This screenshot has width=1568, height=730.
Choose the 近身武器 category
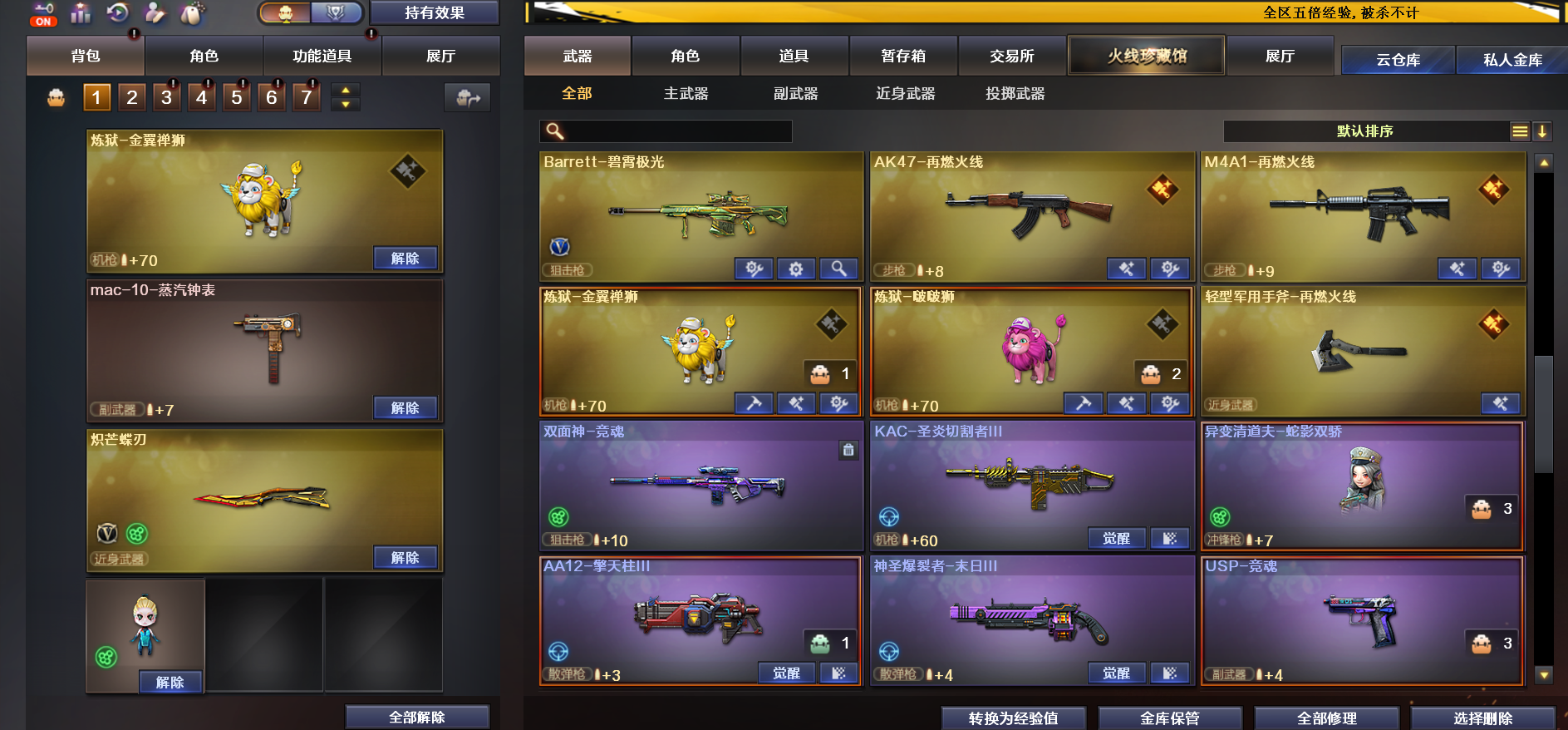[905, 94]
